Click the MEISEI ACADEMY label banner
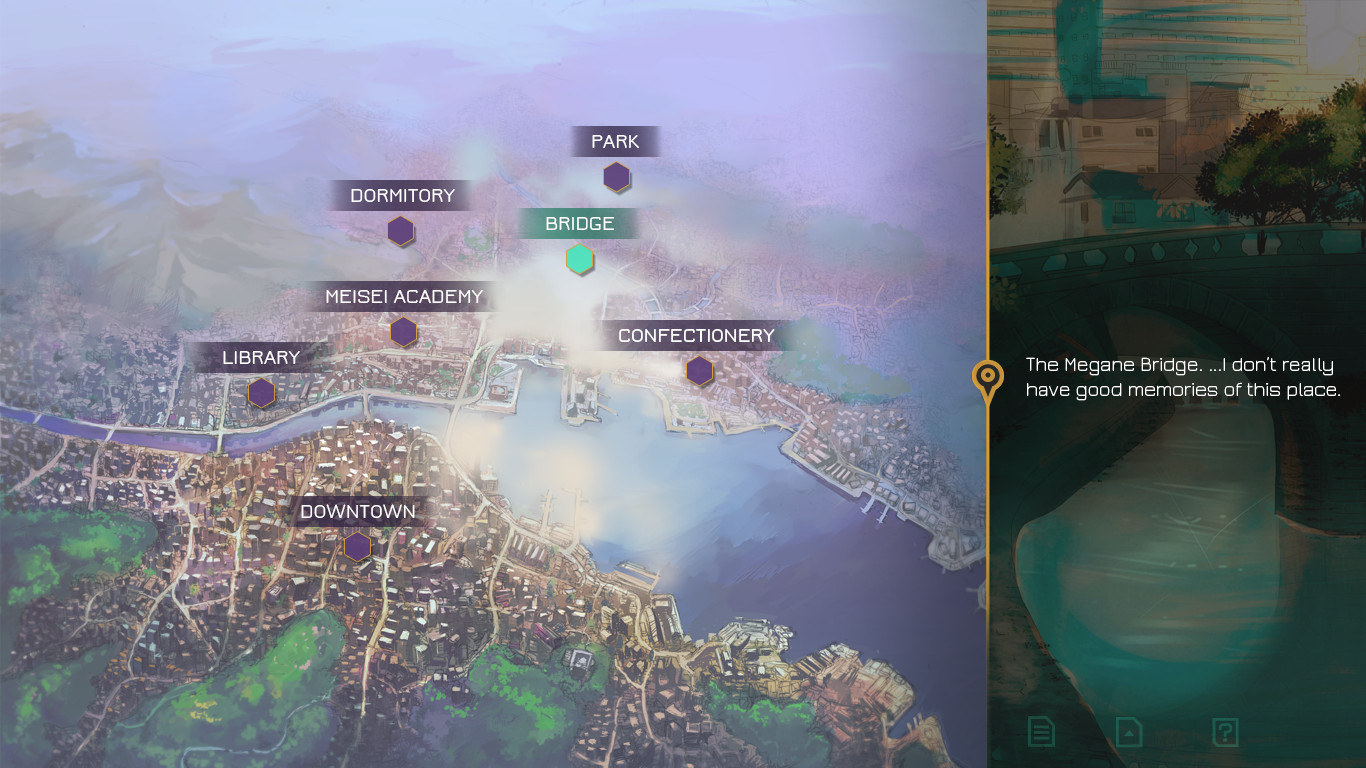This screenshot has width=1366, height=768. pyautogui.click(x=404, y=296)
